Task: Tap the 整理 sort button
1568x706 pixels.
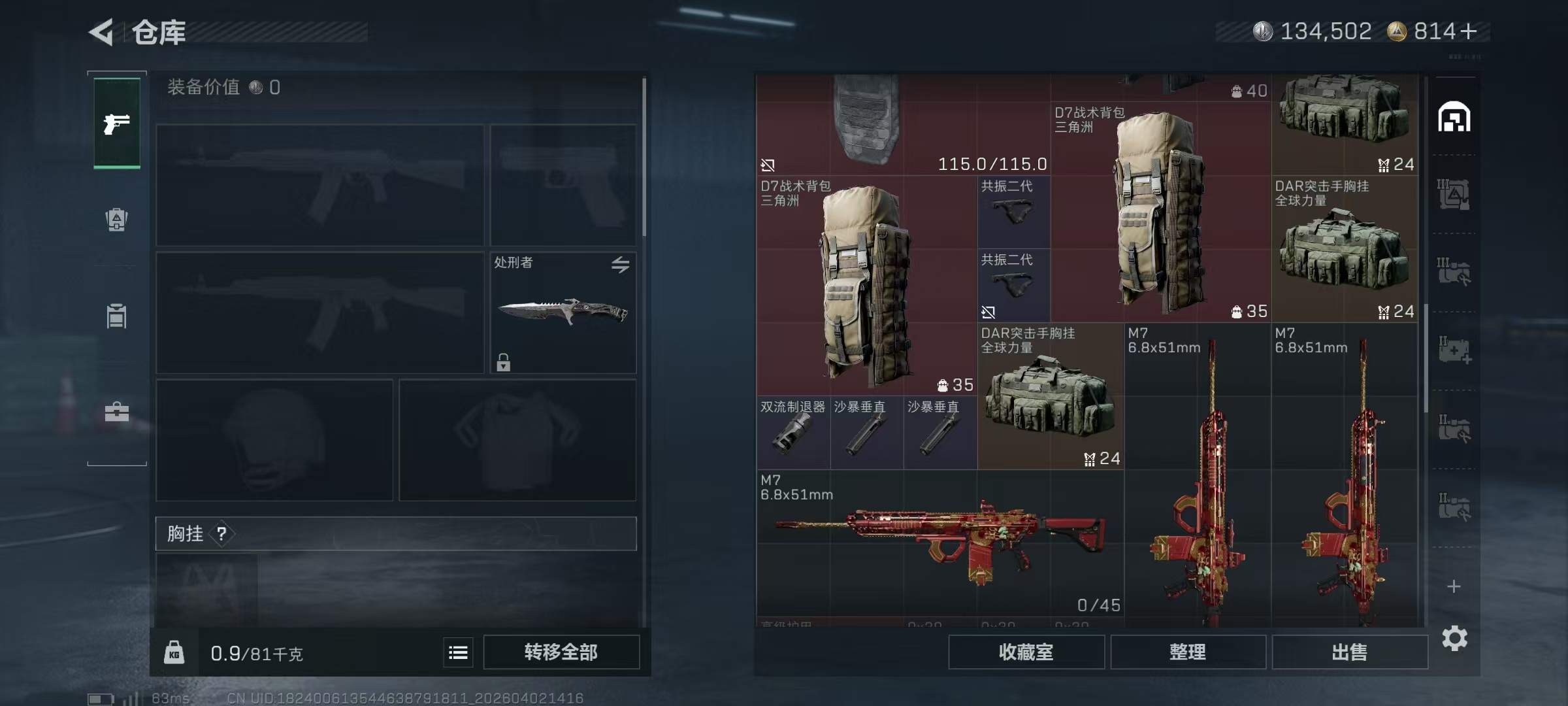Action: (1187, 652)
